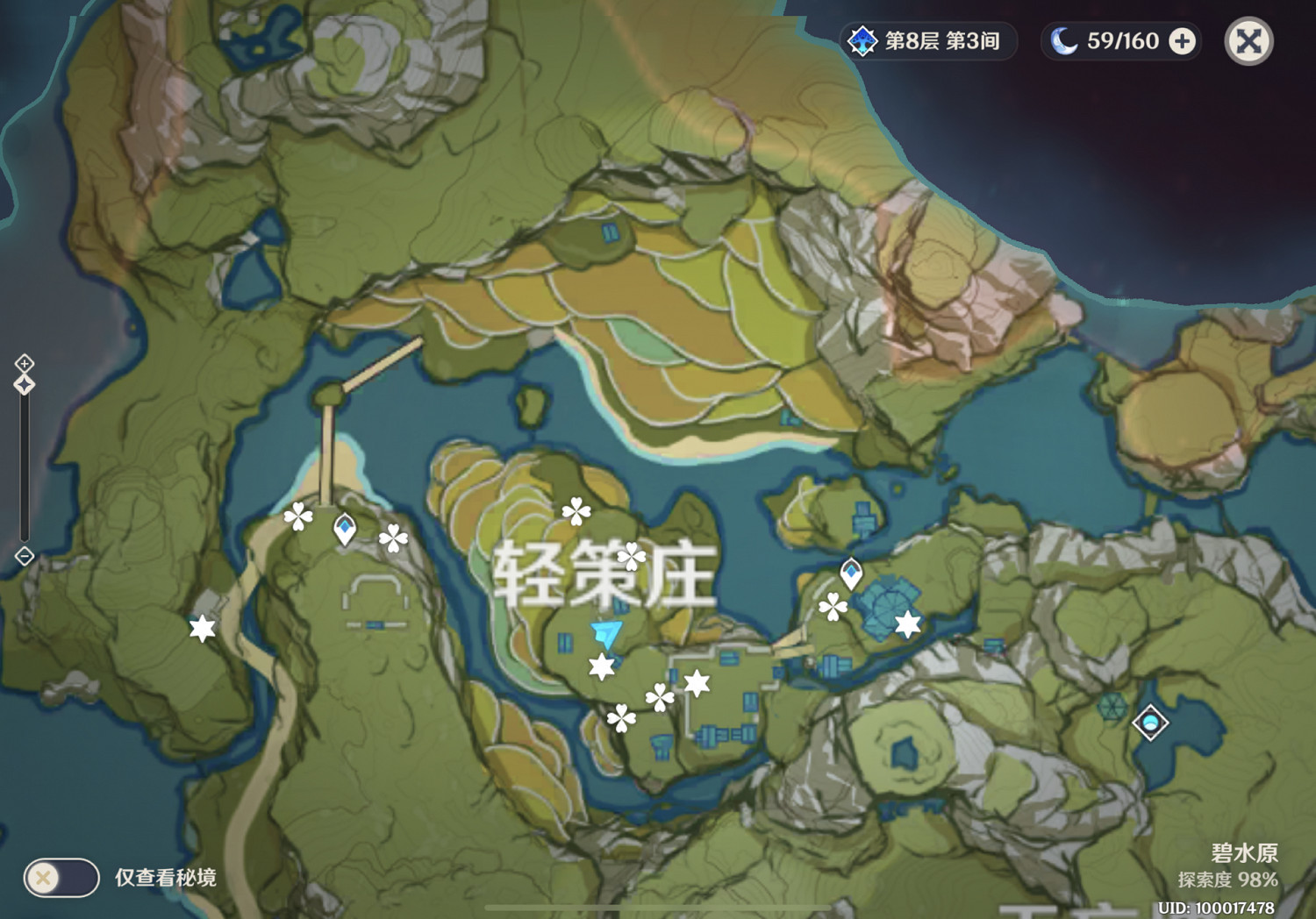Click the zoom-out minus icon on the left
Screen dimensions: 1316x919
coord(24,555)
